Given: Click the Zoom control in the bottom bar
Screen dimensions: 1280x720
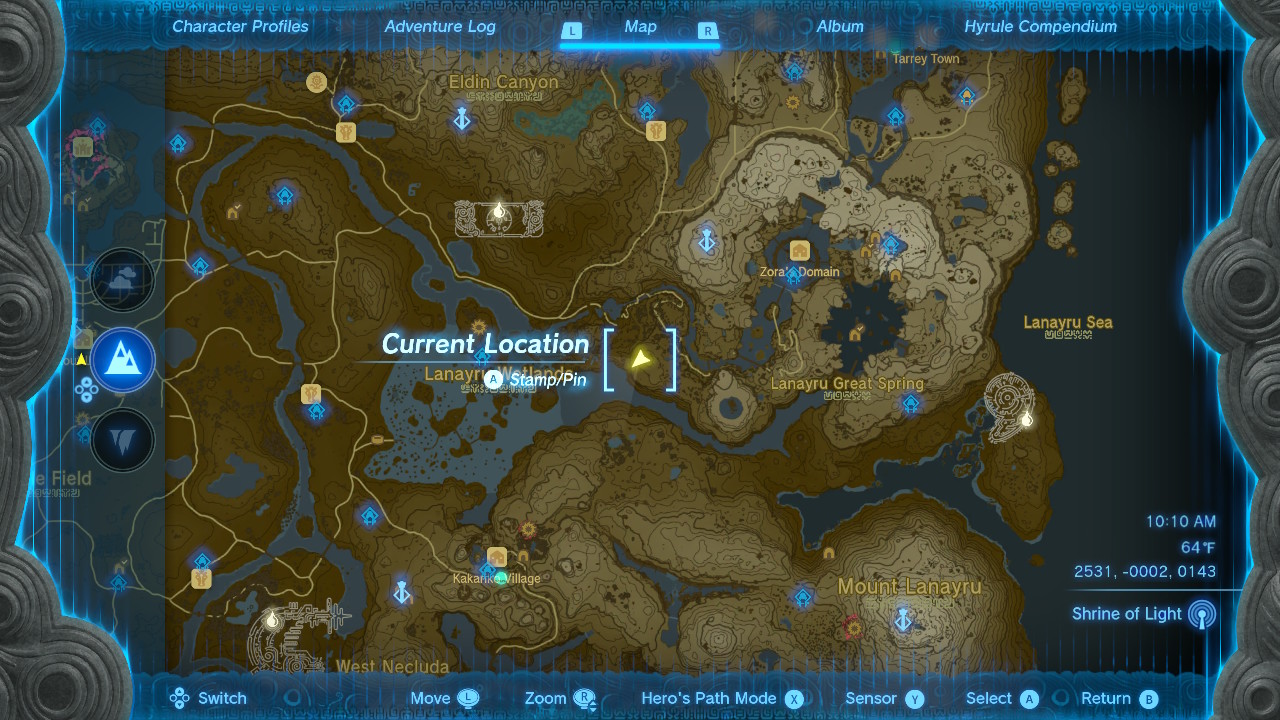Looking at the screenshot, I should coord(549,698).
